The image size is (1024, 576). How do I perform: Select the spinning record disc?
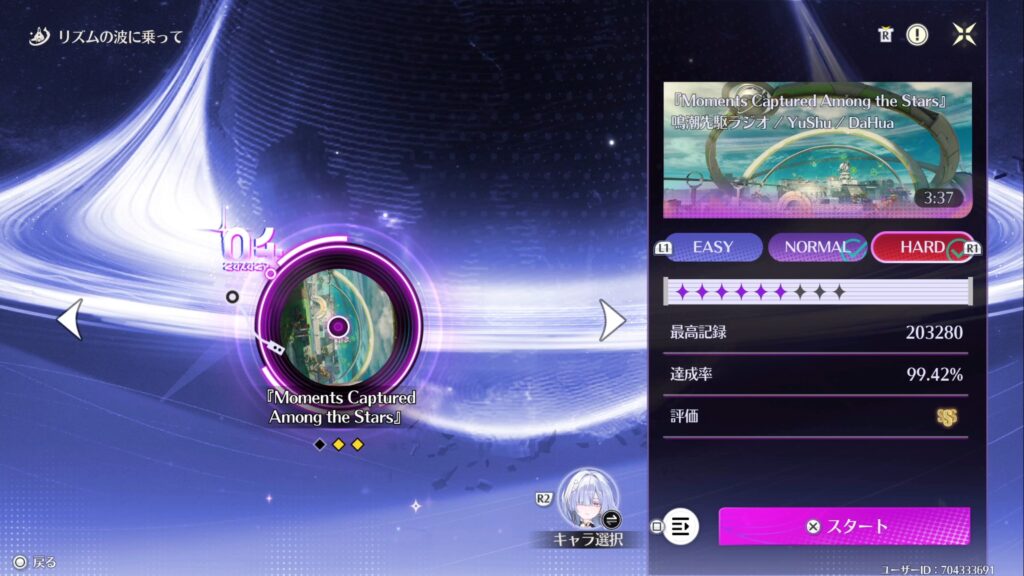tap(338, 326)
